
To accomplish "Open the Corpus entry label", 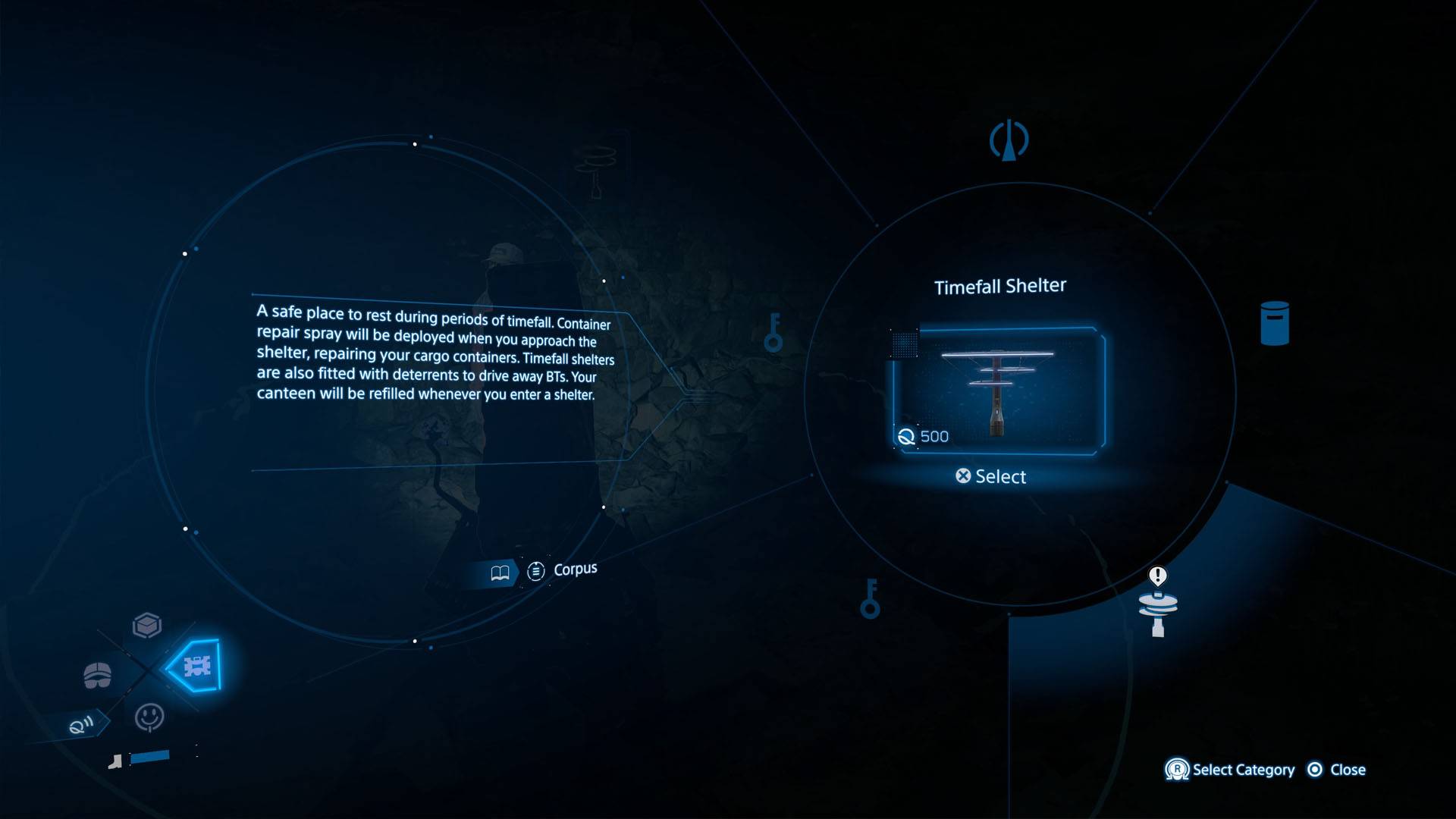I will tap(575, 569).
